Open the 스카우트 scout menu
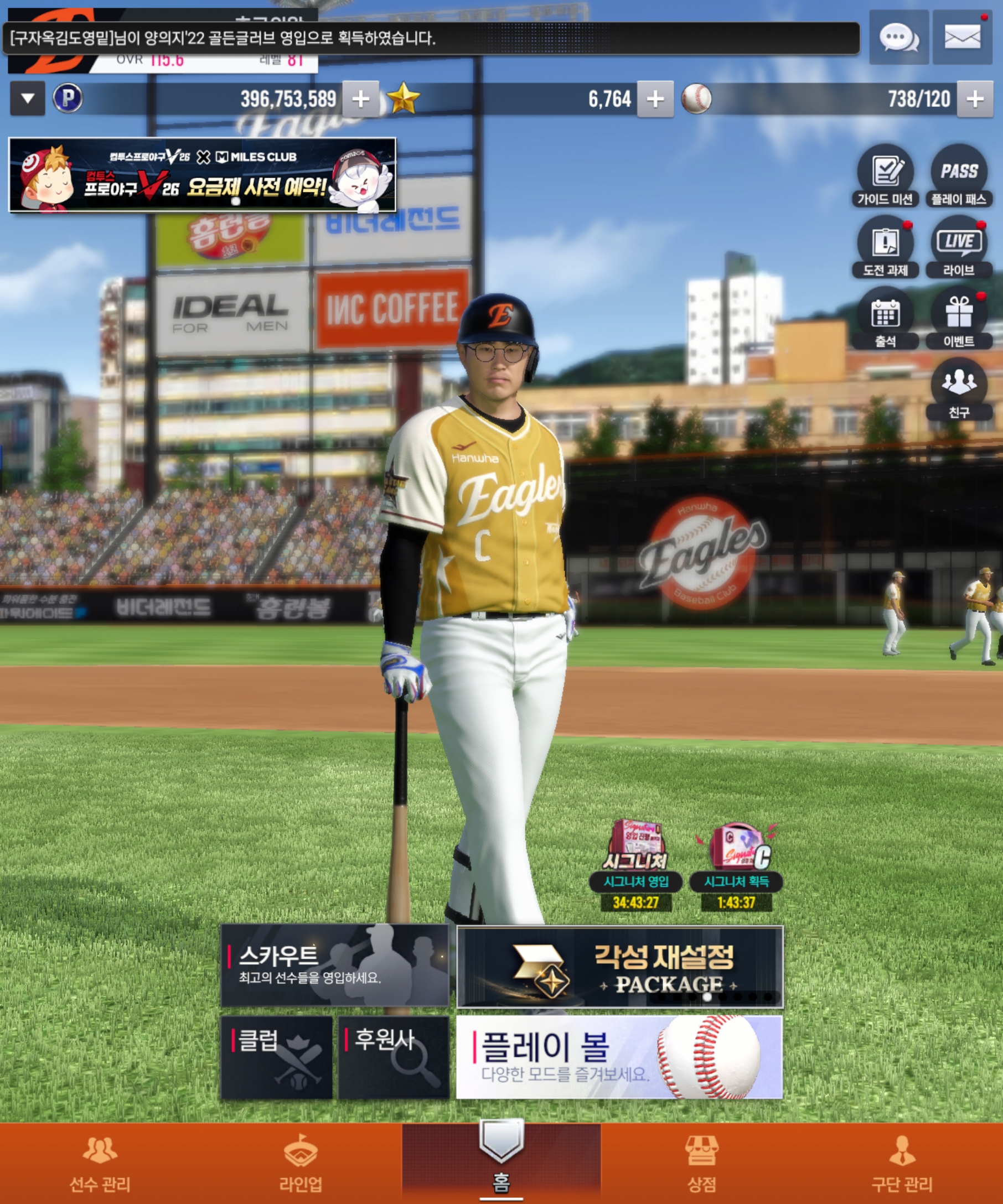 click(334, 966)
